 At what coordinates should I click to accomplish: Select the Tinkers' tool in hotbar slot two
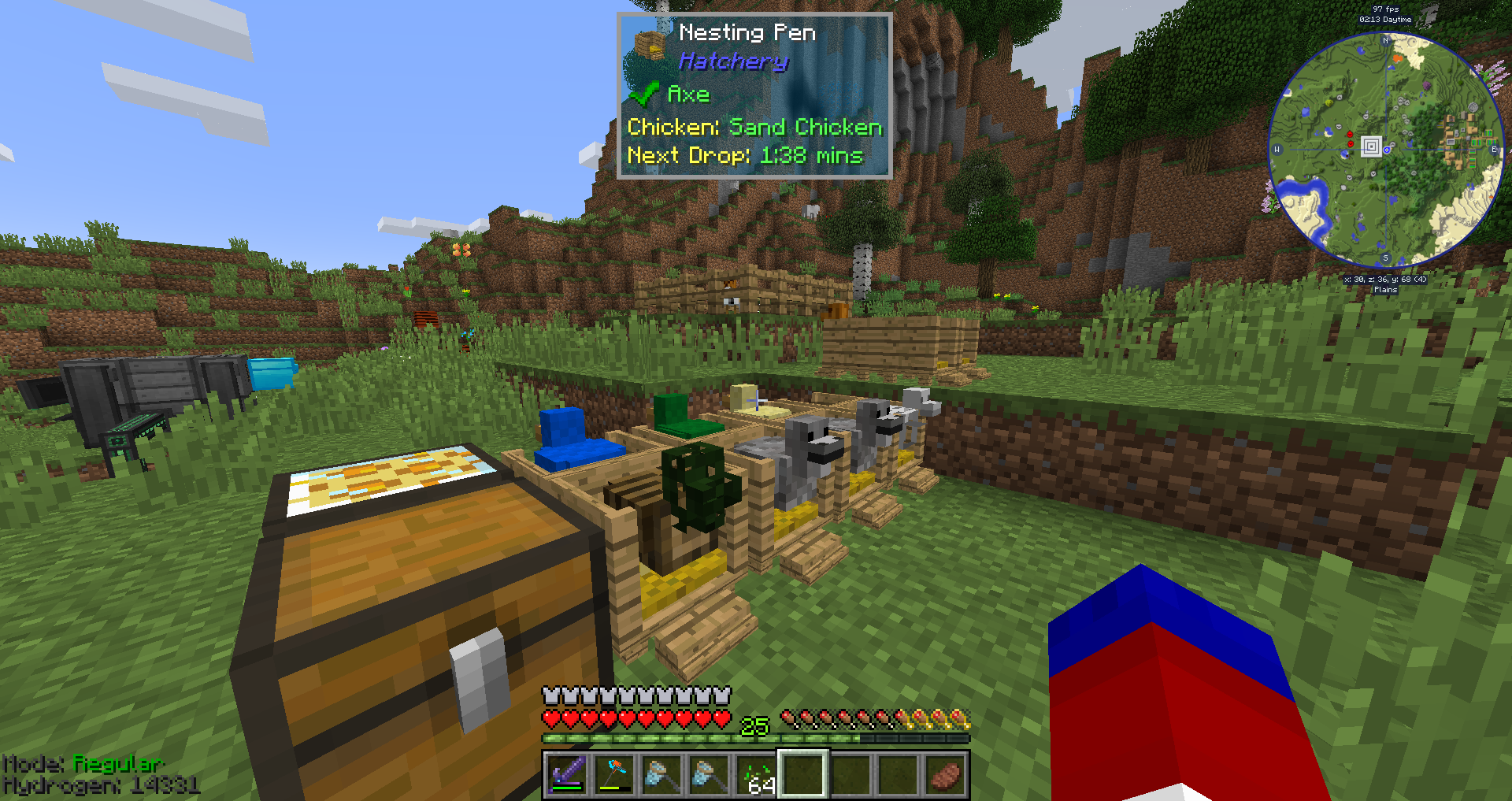[613, 776]
